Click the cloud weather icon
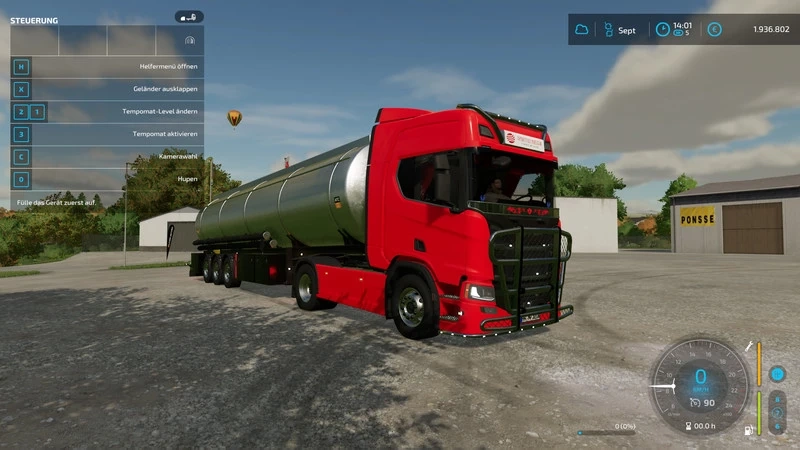The image size is (800, 450). tap(583, 30)
